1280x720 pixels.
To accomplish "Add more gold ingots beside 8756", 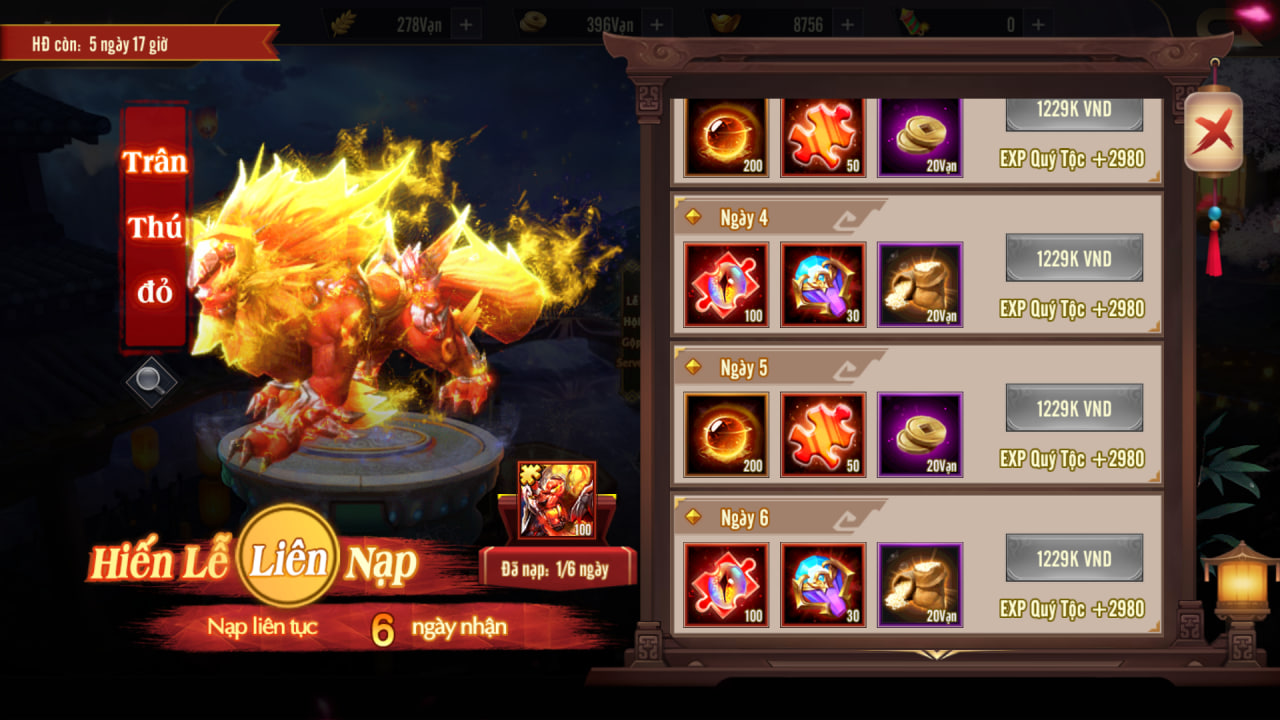I will [846, 24].
